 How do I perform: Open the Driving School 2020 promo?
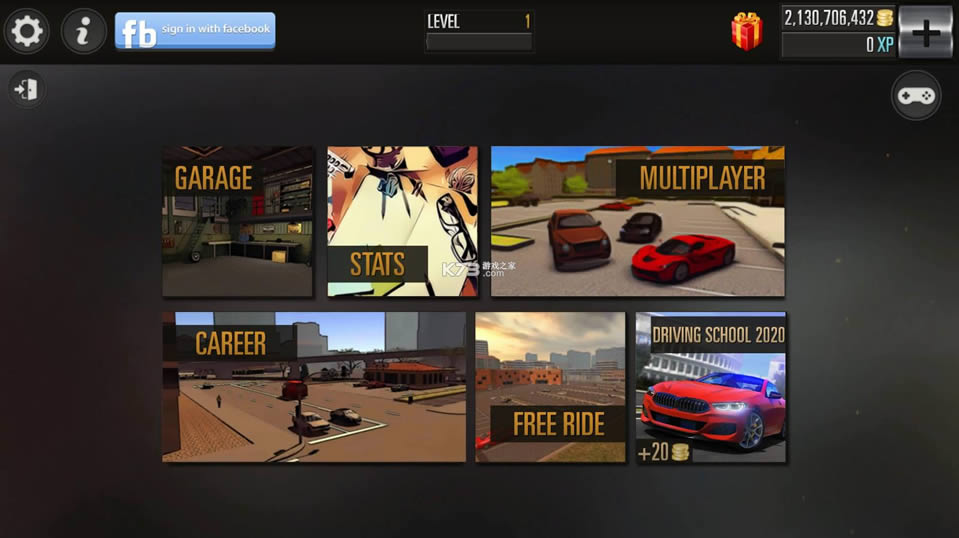point(711,386)
